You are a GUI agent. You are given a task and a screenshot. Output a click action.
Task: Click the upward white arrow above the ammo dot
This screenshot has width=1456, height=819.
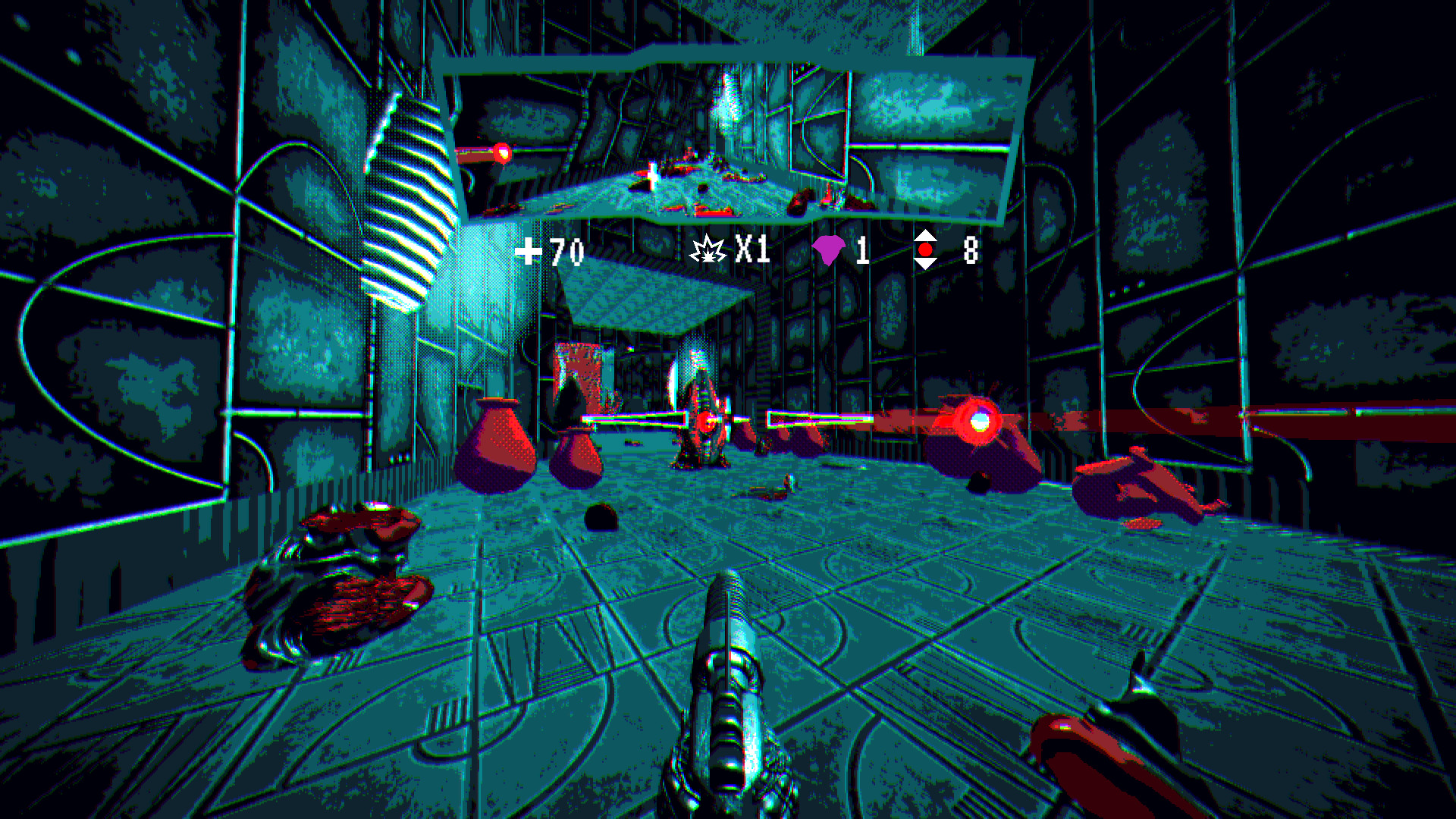tap(926, 237)
